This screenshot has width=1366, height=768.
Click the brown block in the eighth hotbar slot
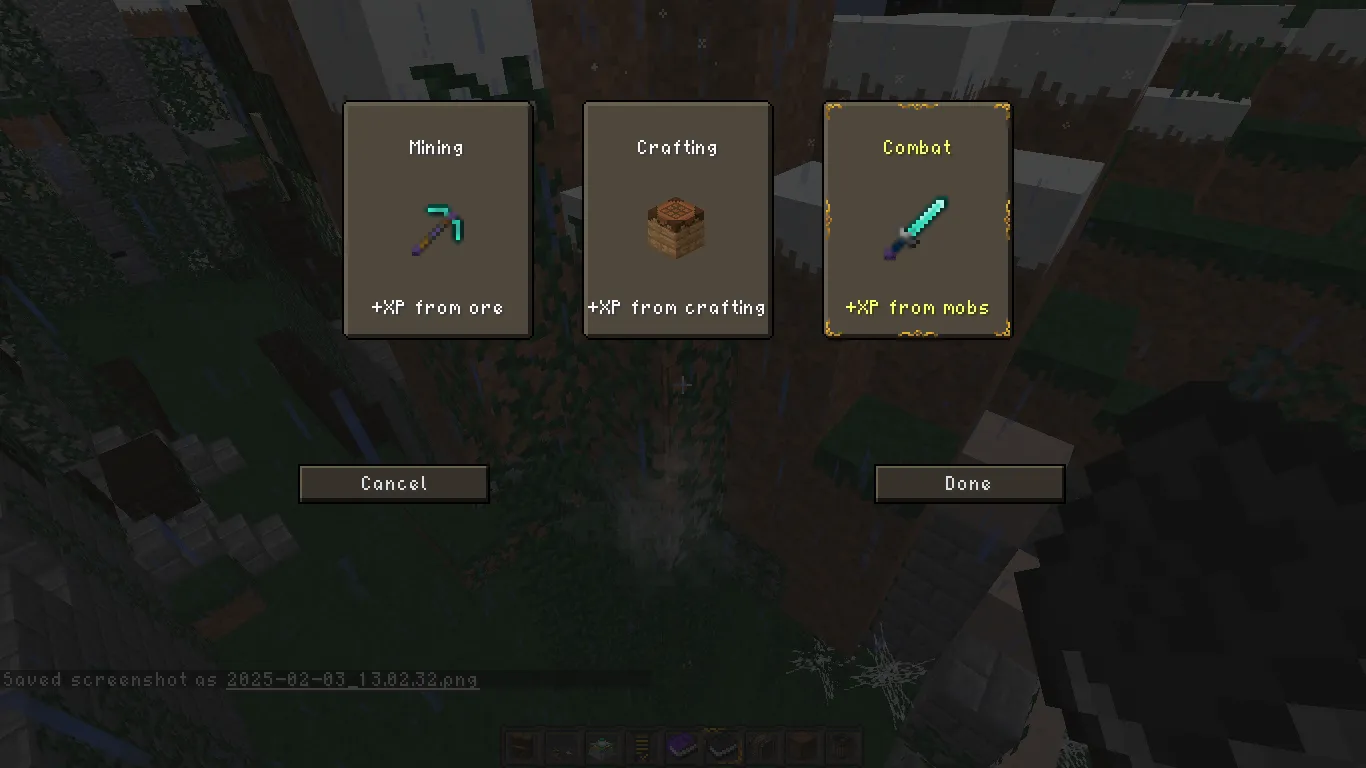click(x=803, y=746)
